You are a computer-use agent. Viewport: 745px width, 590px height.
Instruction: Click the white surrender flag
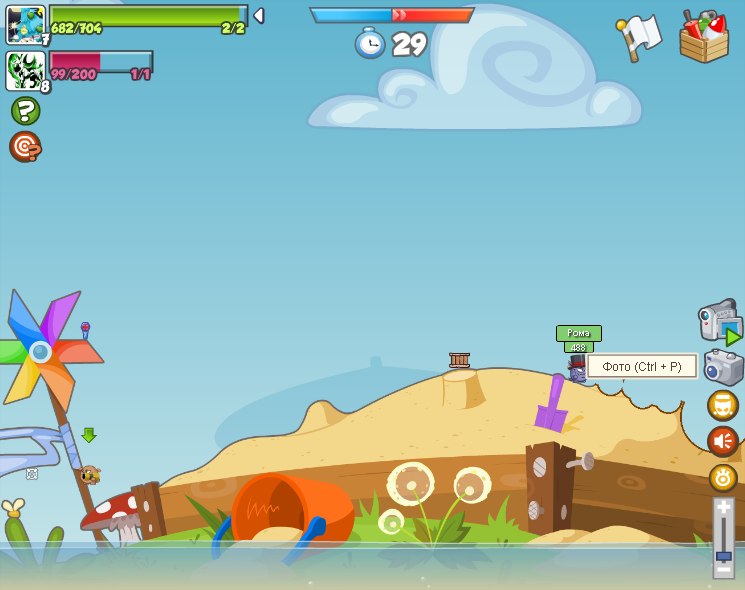coord(640,36)
